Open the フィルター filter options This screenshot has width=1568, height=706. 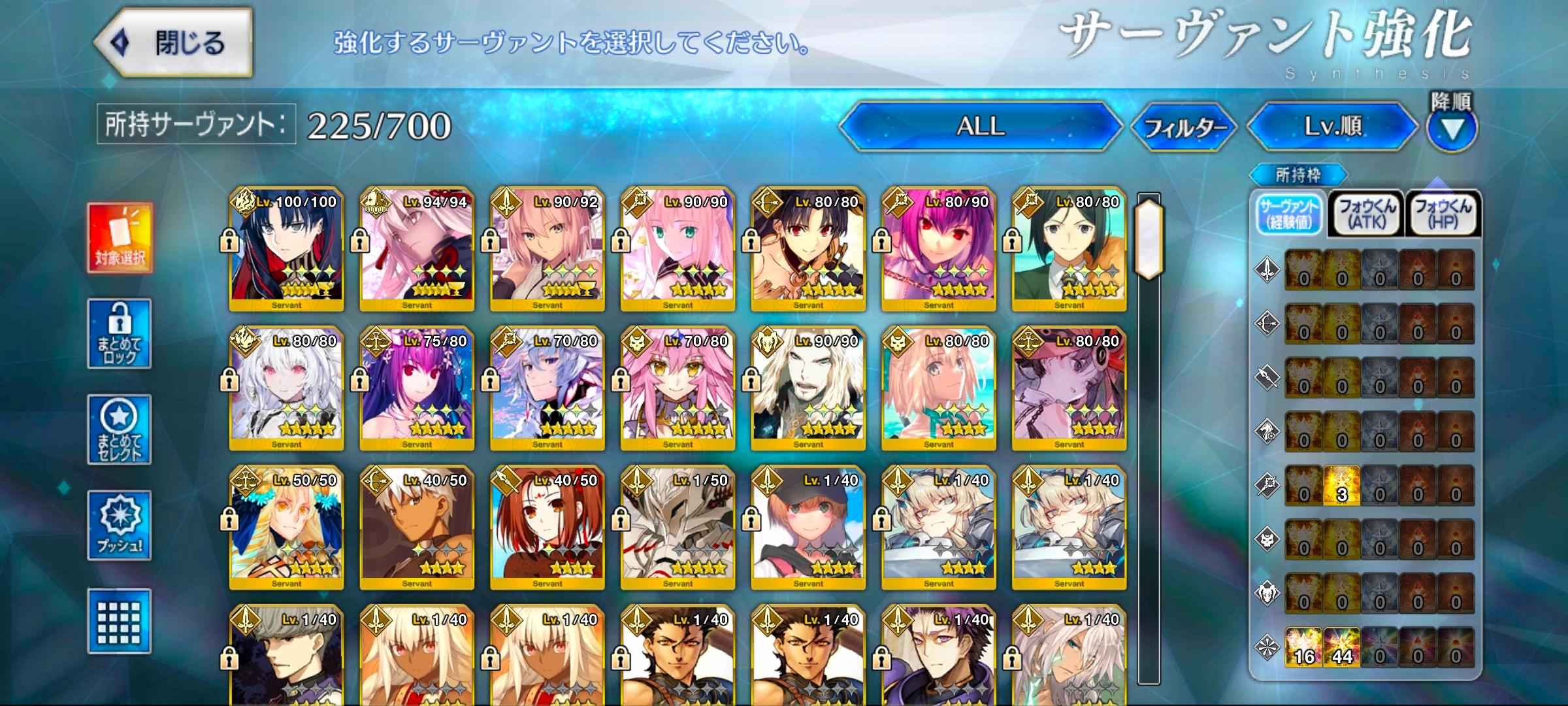click(1184, 127)
